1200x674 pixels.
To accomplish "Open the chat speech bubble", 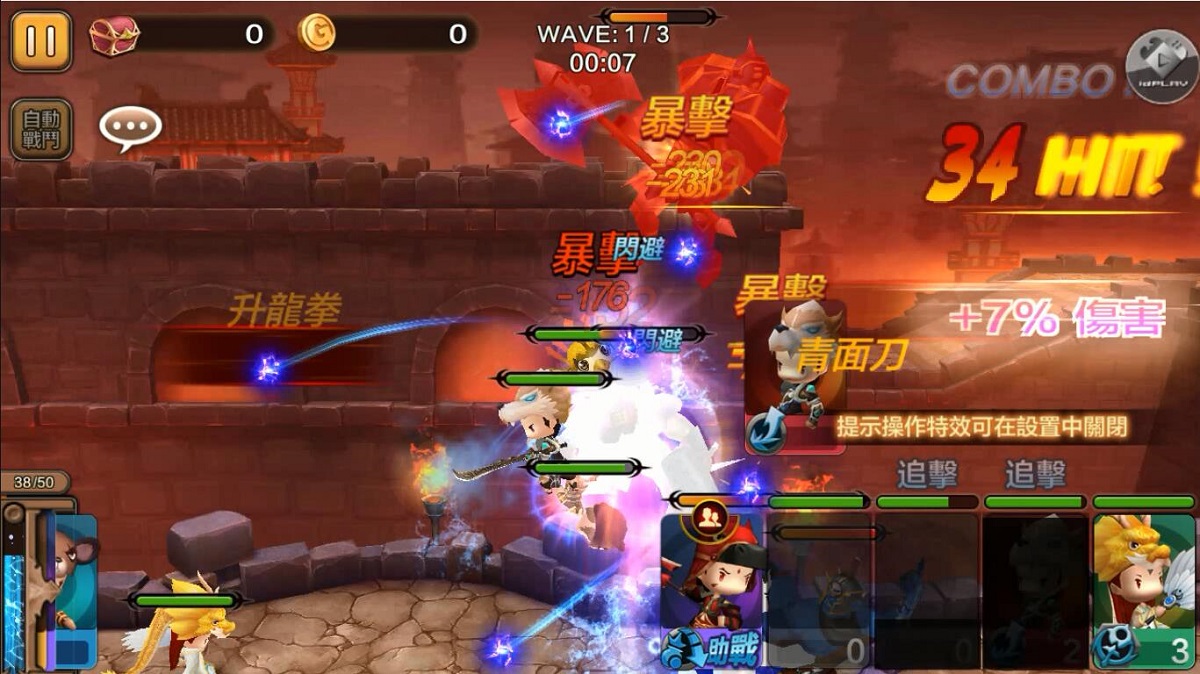I will point(130,128).
